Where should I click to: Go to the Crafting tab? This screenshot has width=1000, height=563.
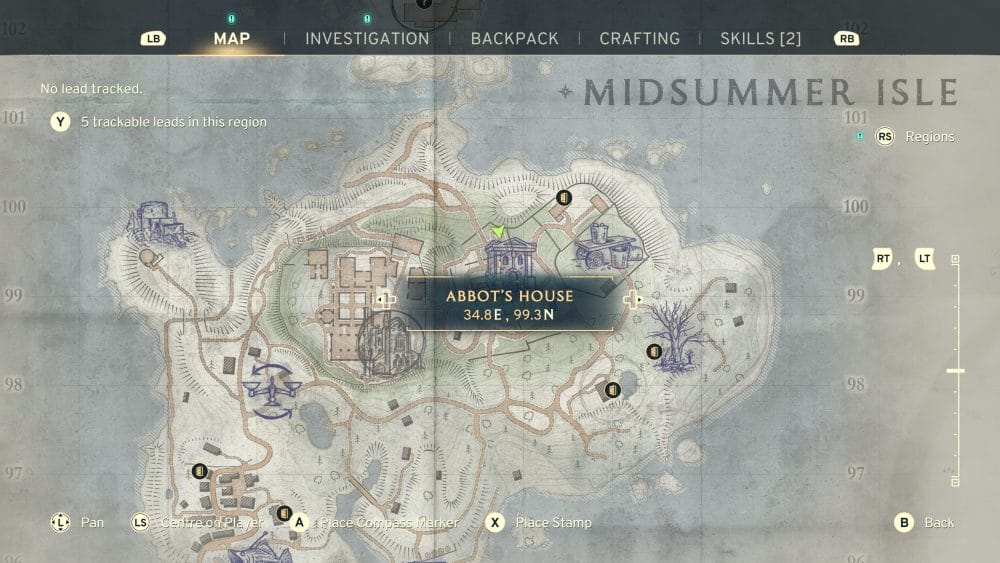coord(639,39)
